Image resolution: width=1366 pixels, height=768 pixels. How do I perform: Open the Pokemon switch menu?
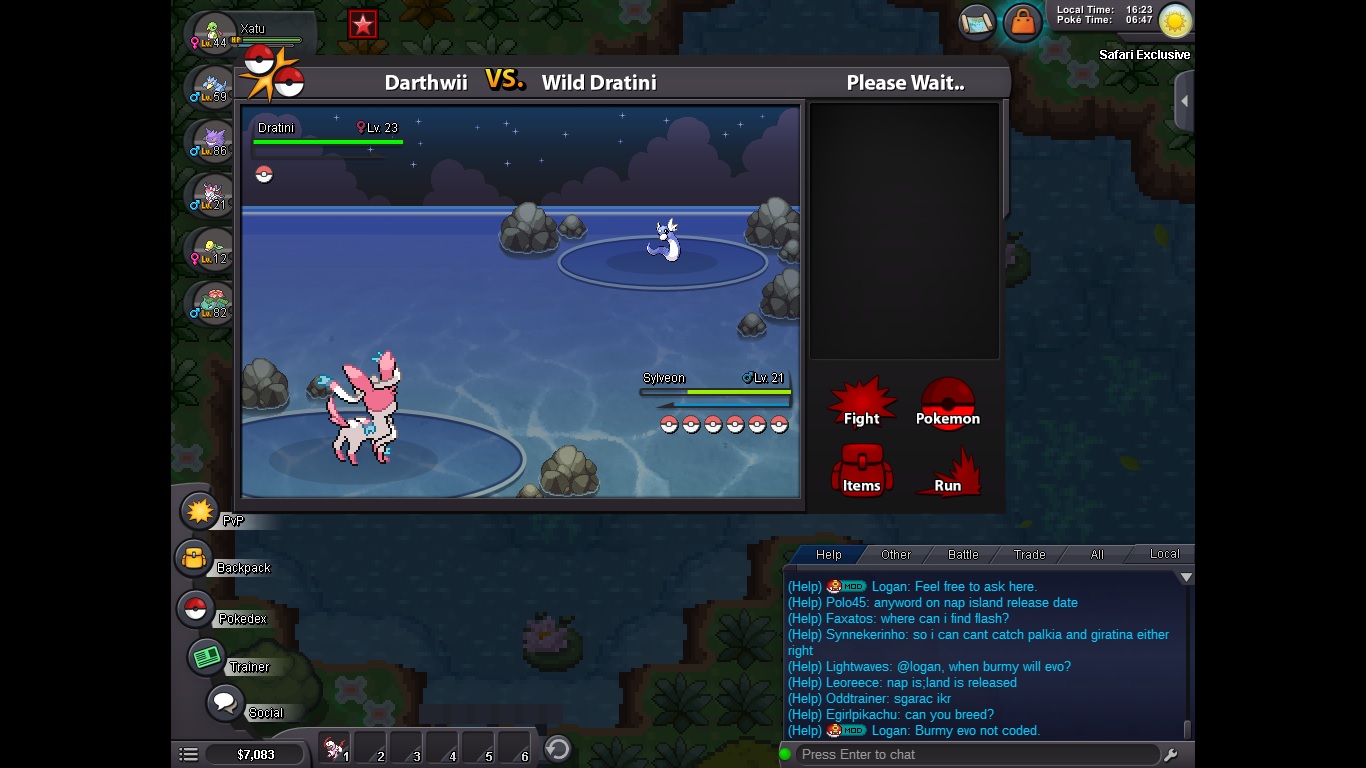pyautogui.click(x=947, y=403)
